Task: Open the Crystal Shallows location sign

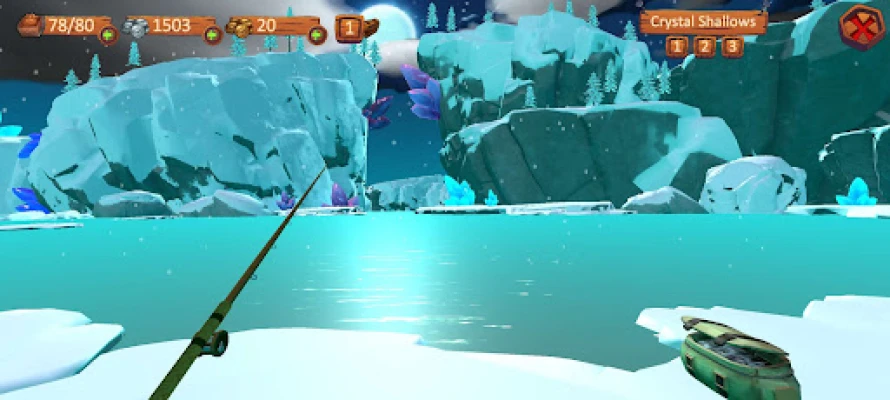Action: pyautogui.click(x=703, y=21)
